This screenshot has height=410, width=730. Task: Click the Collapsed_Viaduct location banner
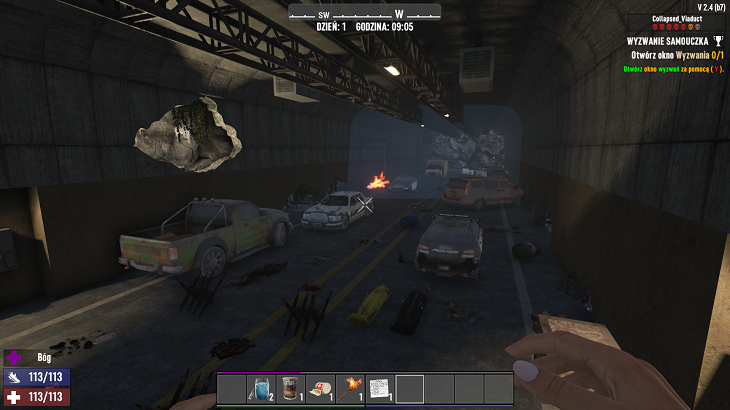point(678,19)
